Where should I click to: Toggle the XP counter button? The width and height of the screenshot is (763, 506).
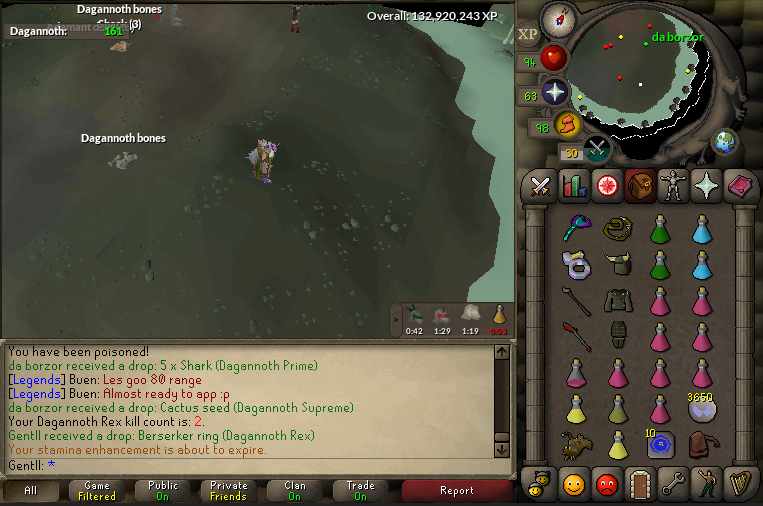tap(528, 34)
